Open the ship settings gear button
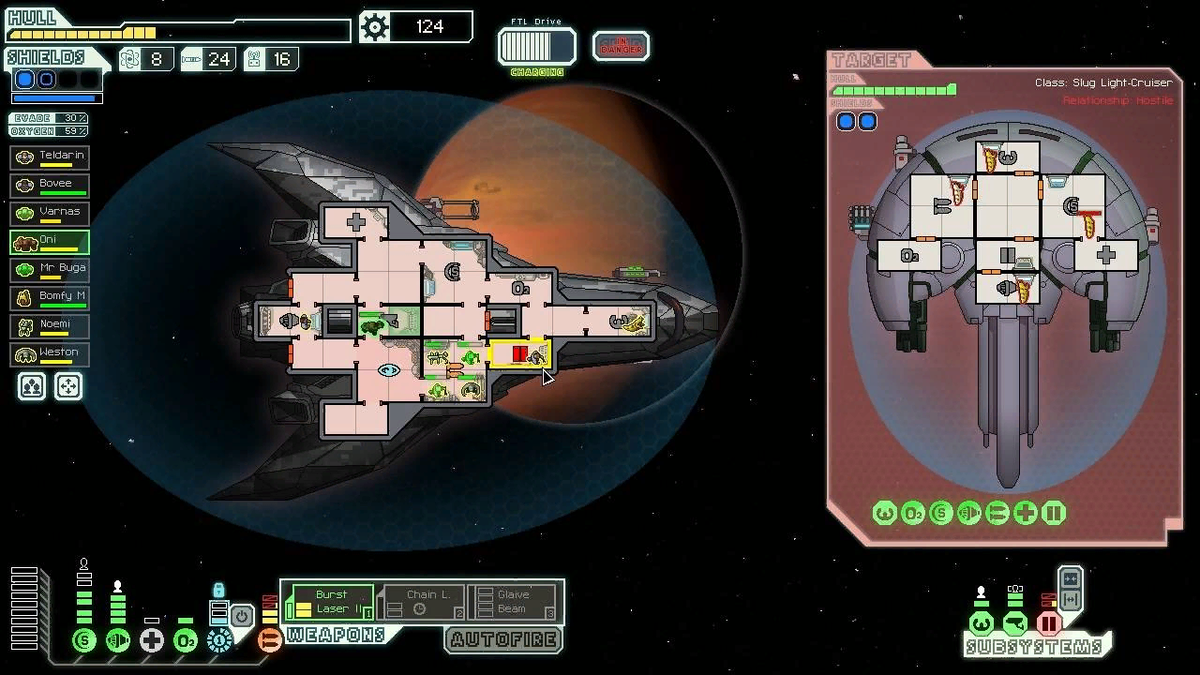This screenshot has height=675, width=1200. [x=374, y=27]
